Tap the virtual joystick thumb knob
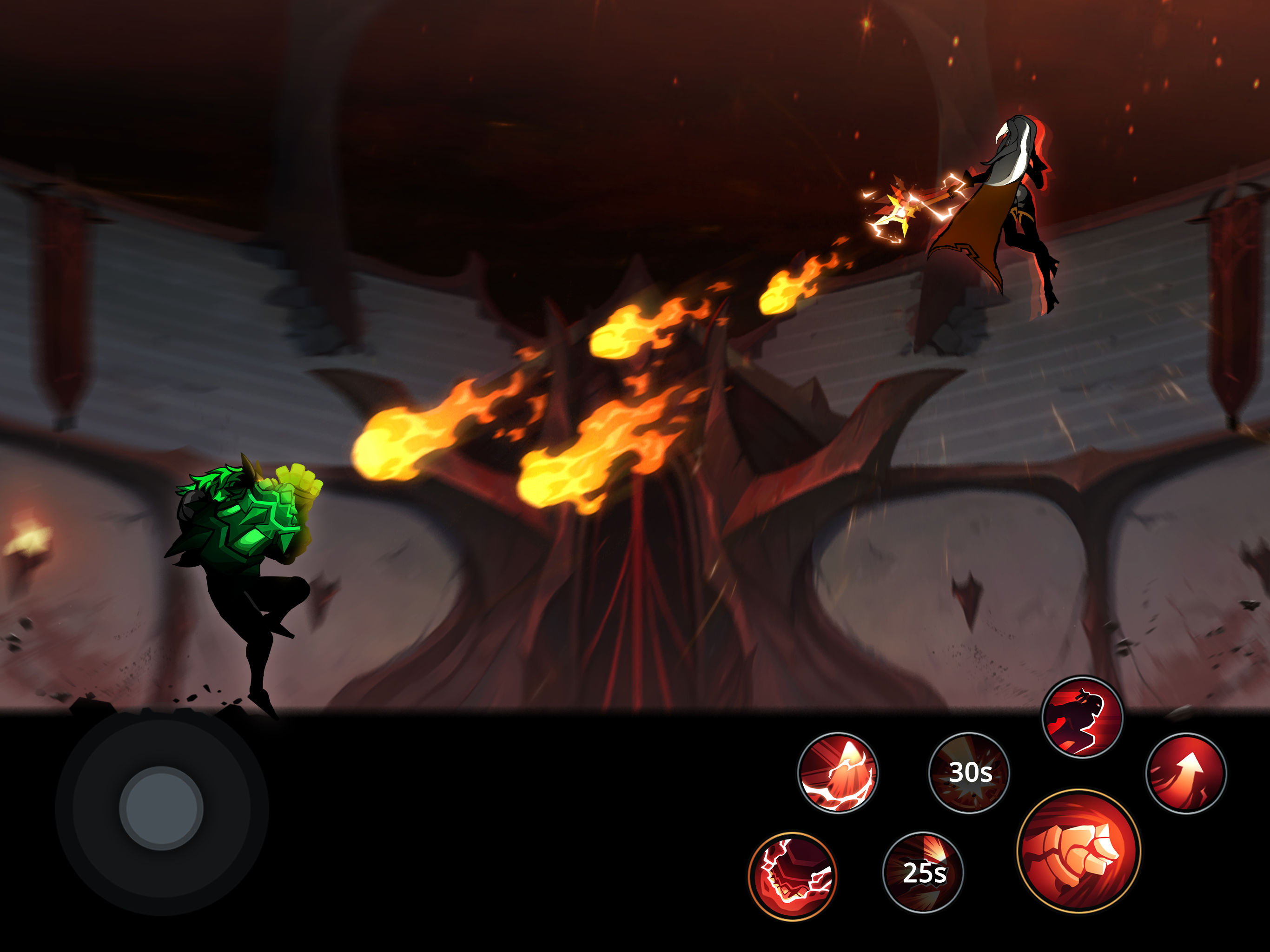The height and width of the screenshot is (952, 1270). 161,808
